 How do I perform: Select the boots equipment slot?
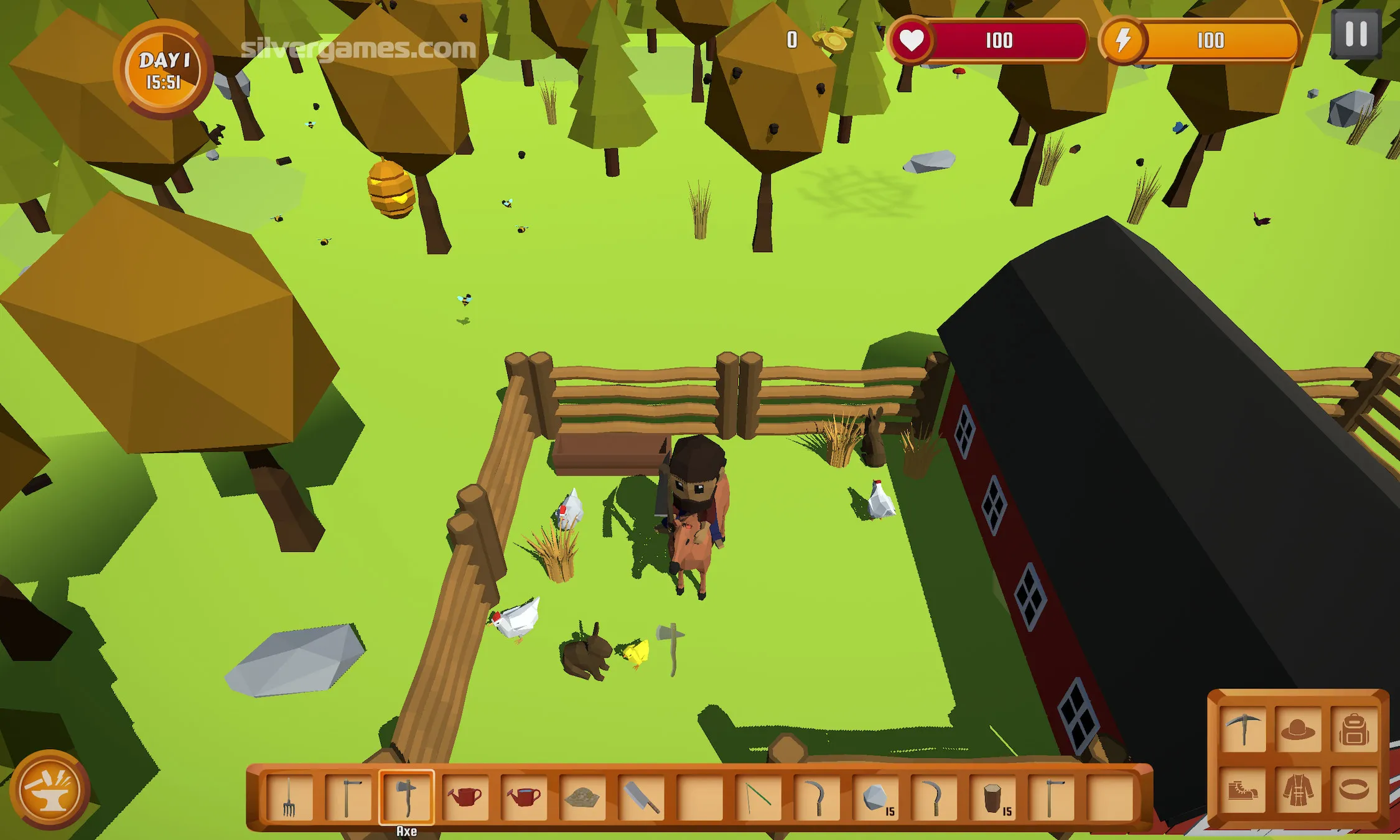point(1243,790)
